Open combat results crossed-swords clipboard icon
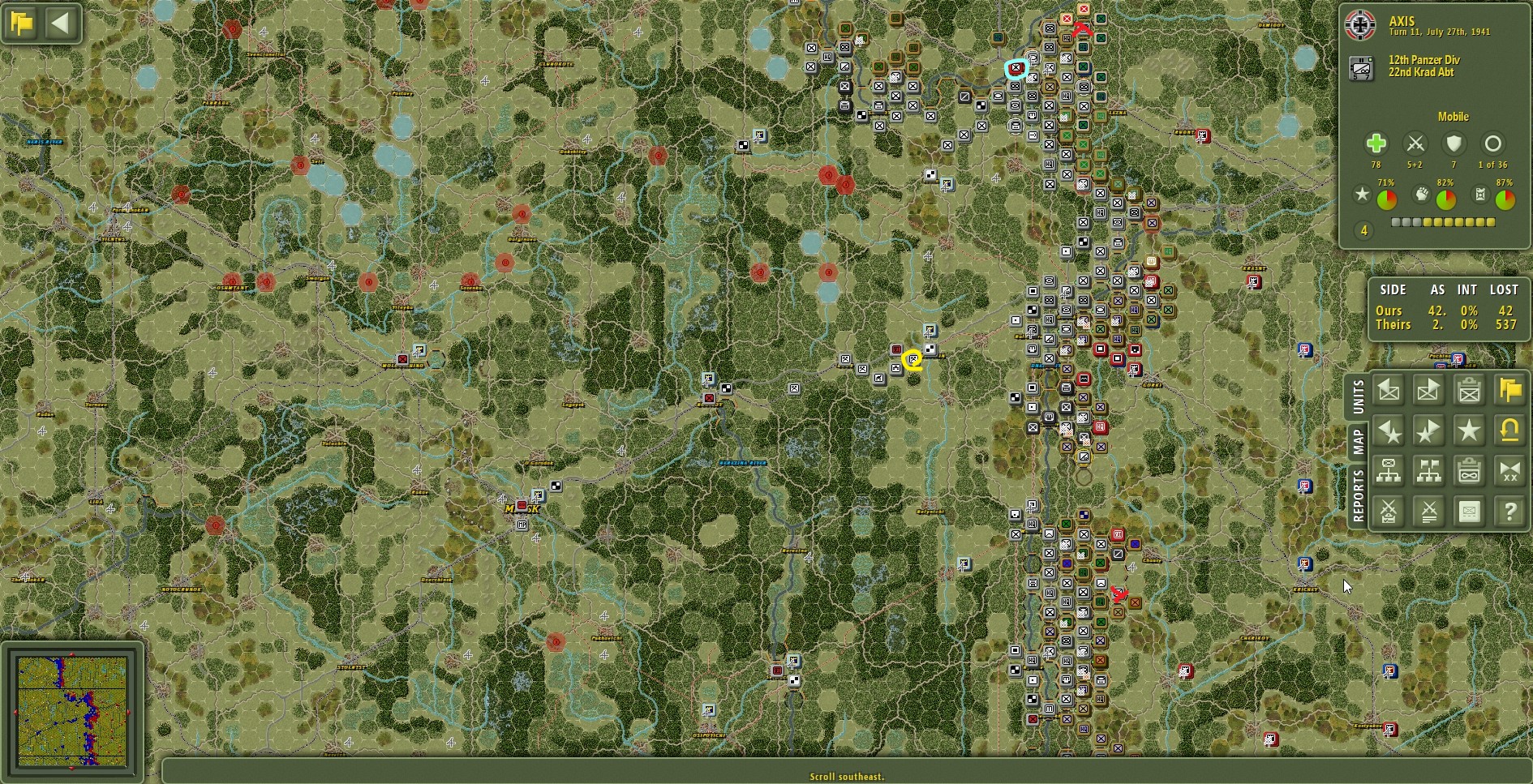Image resolution: width=1533 pixels, height=784 pixels. 1389,511
